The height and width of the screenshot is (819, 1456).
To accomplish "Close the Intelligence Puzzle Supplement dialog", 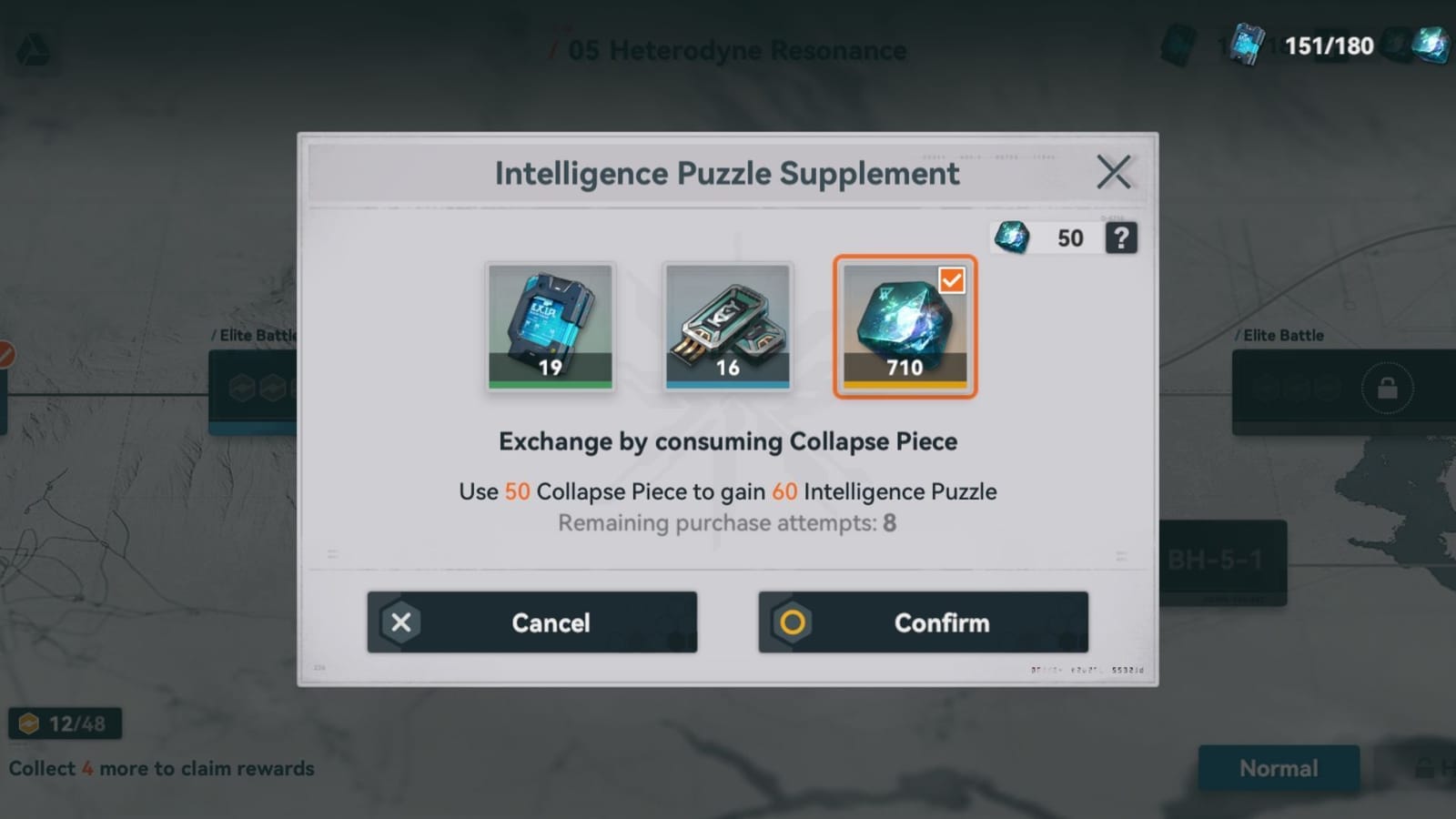I will (1114, 171).
